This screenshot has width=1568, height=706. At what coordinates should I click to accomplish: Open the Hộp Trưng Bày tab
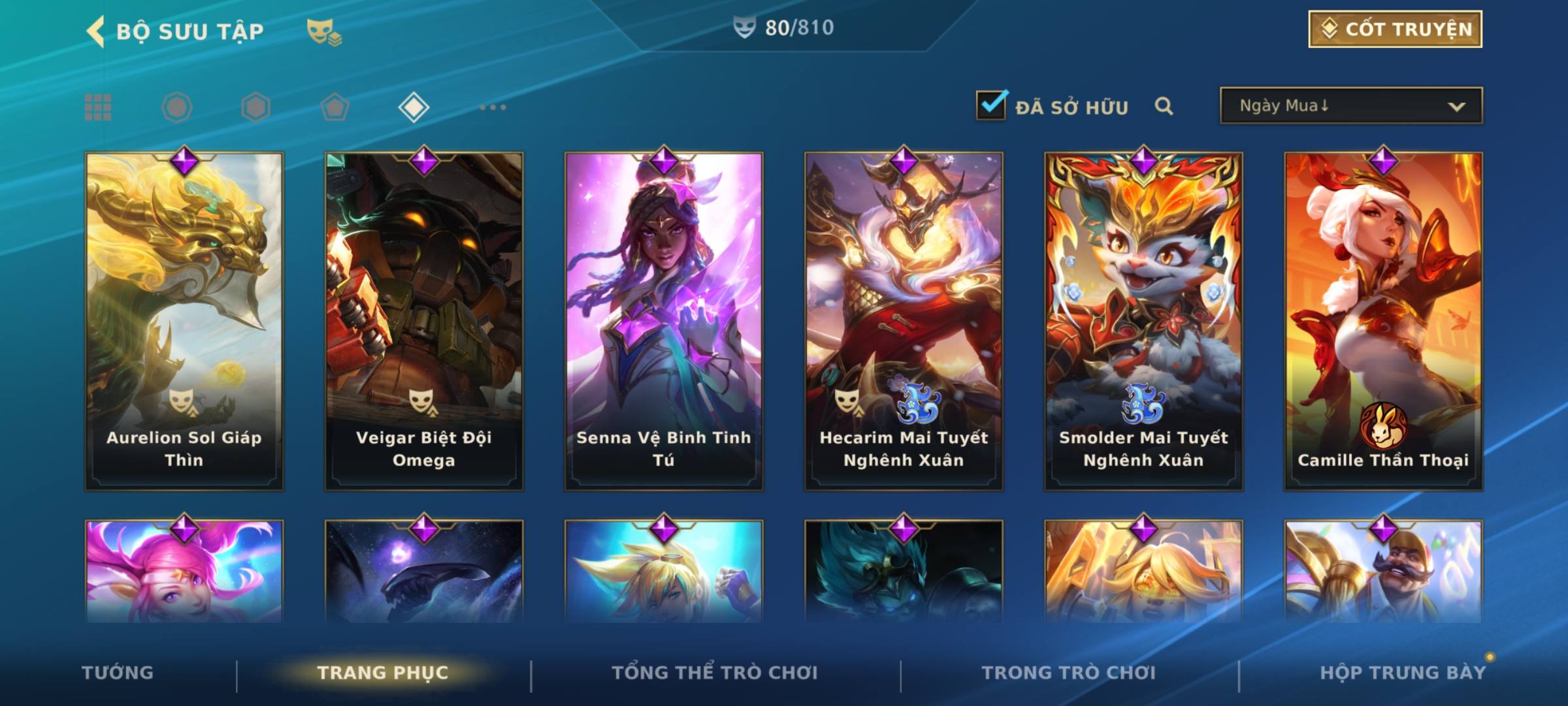tap(1403, 673)
